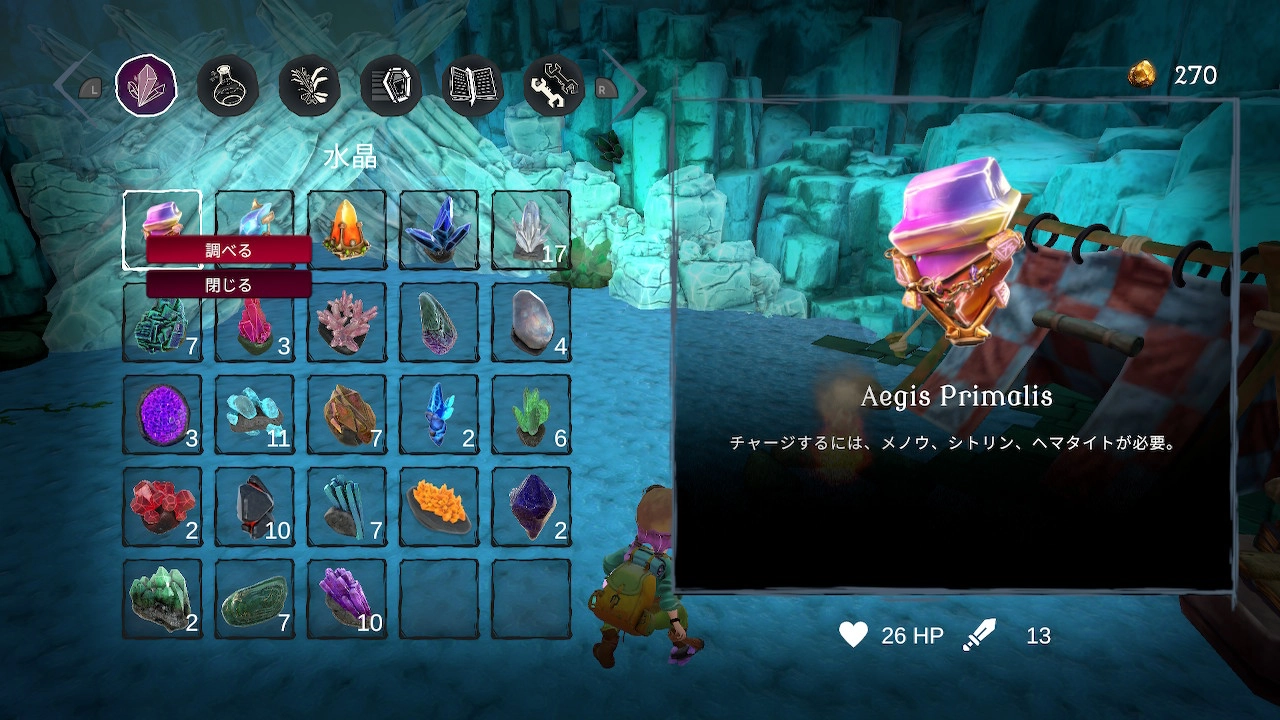This screenshot has width=1280, height=720.
Task: Choose 調べる from the item menu
Action: (228, 250)
